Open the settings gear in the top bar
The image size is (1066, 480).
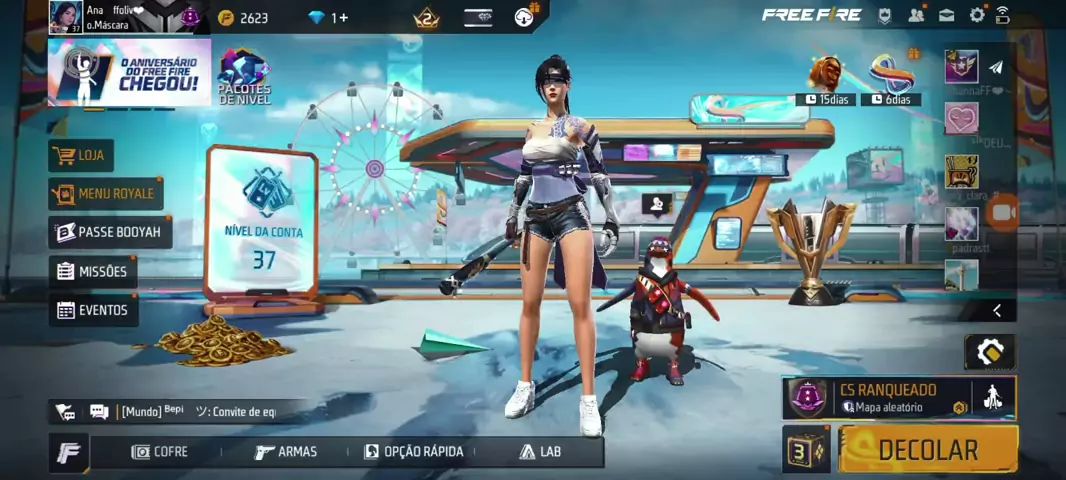[977, 15]
